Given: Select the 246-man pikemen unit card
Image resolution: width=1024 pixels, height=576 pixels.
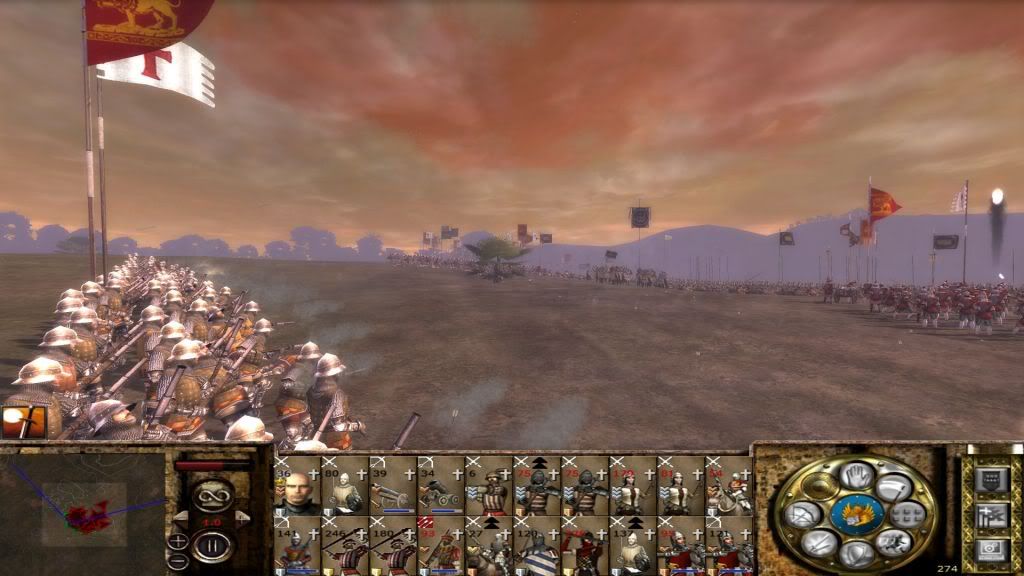Looking at the screenshot, I should (x=345, y=546).
